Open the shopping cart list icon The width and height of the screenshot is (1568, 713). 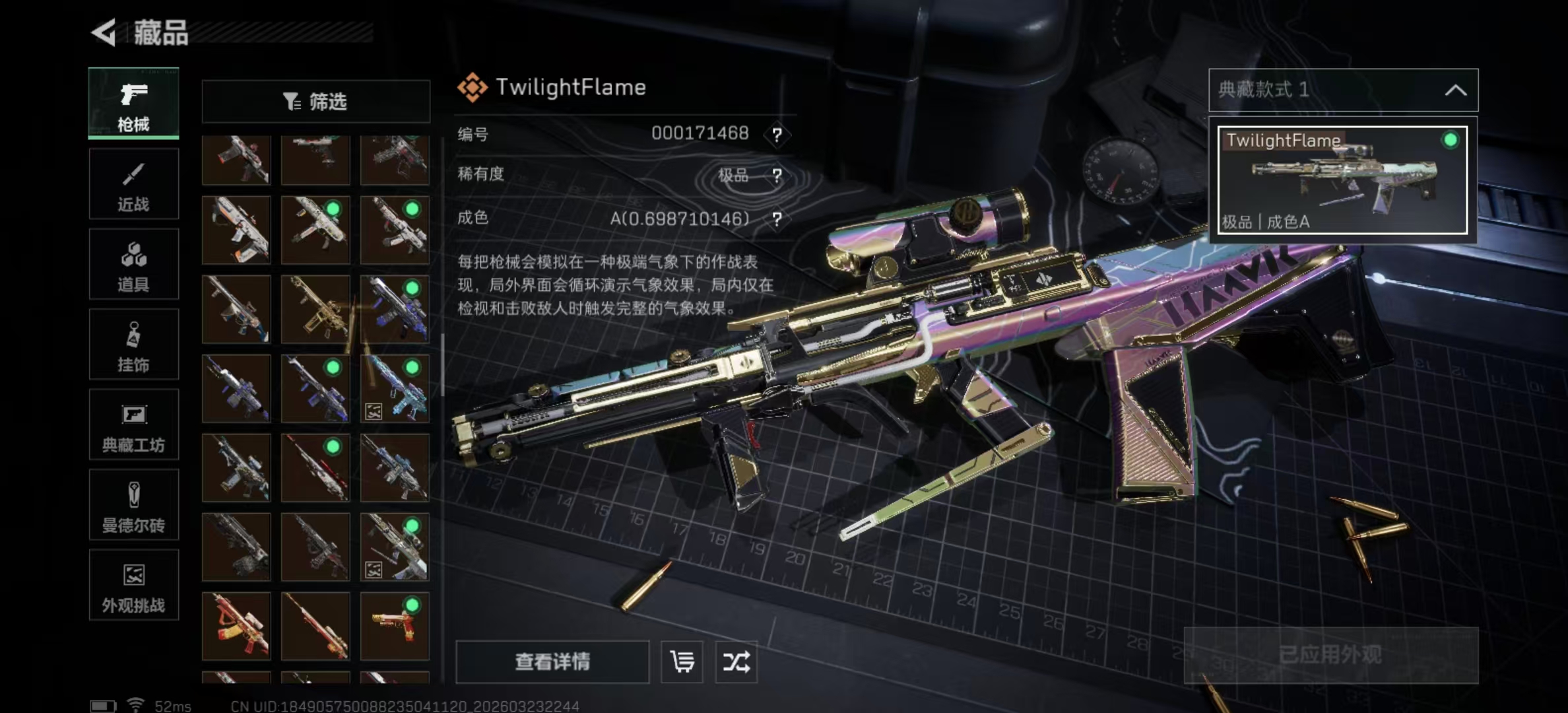(682, 662)
